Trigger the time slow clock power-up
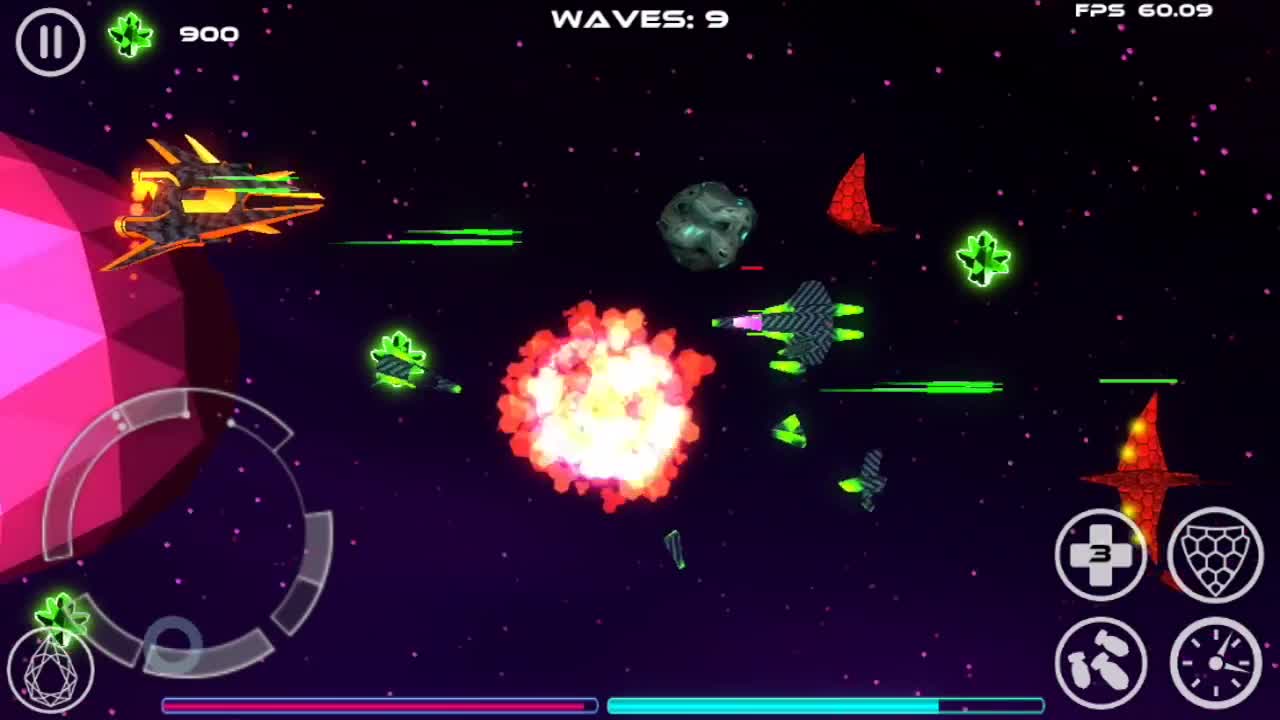Screen dimensions: 1280x720 (x=1216, y=661)
